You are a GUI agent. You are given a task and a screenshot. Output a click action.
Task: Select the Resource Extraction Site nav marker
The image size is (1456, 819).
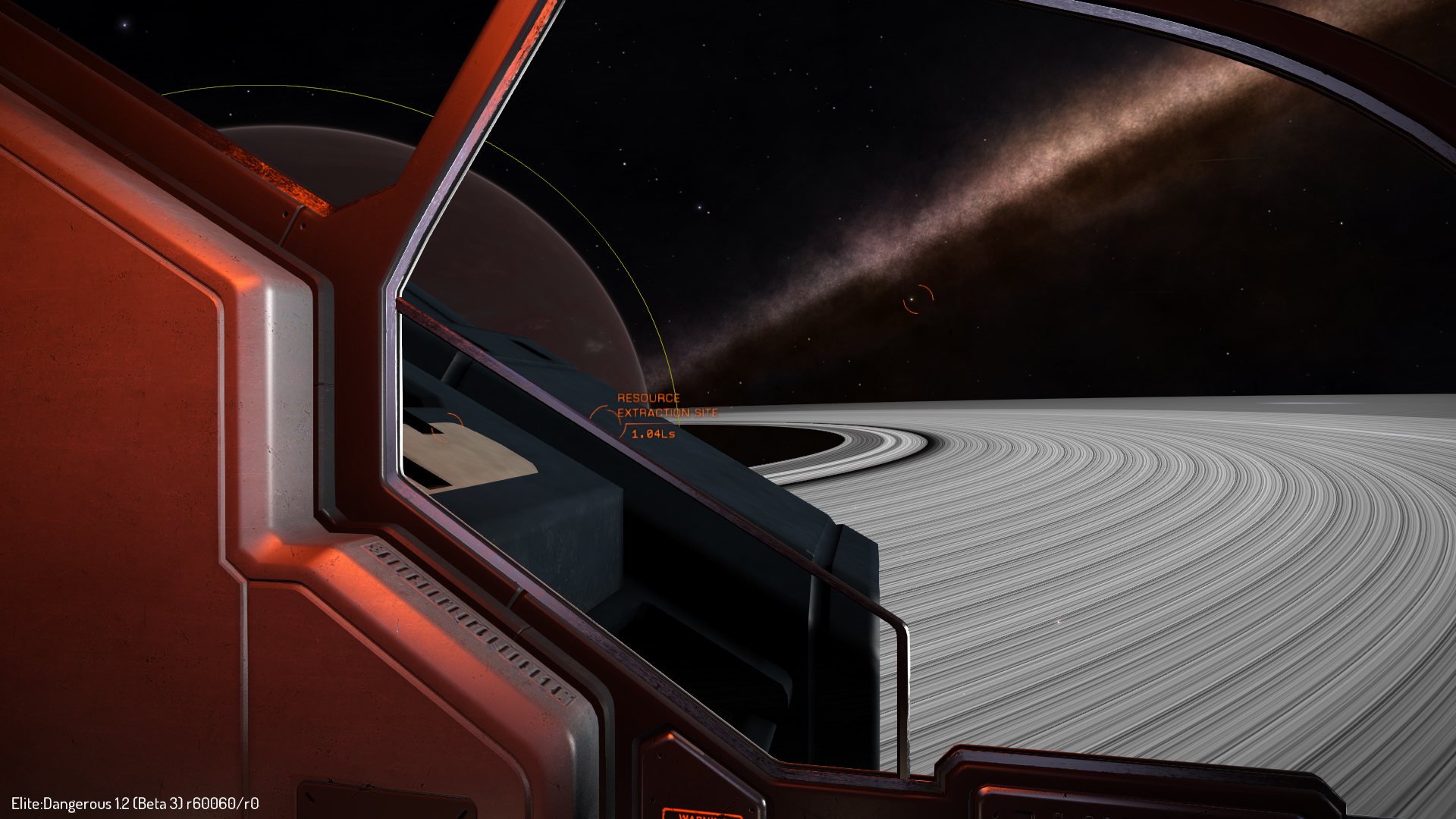606,416
